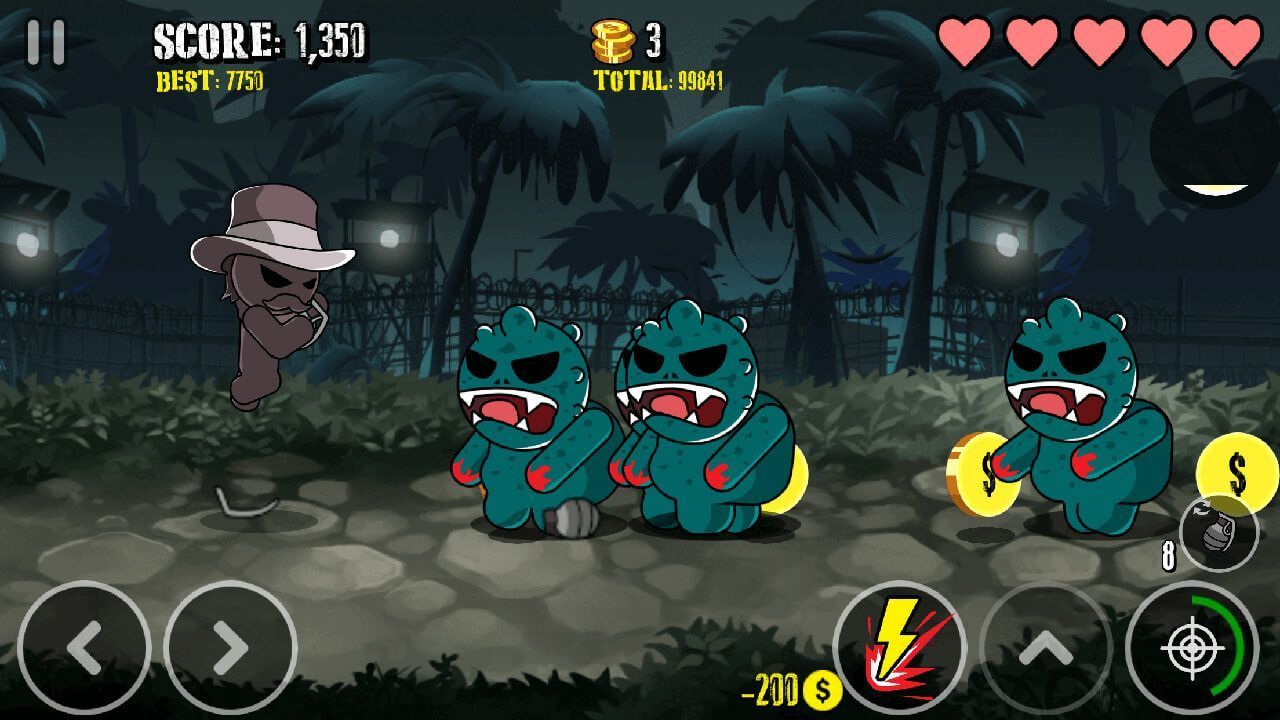1280x720 pixels.
Task: Move right with the right arrow button
Action: click(x=230, y=647)
